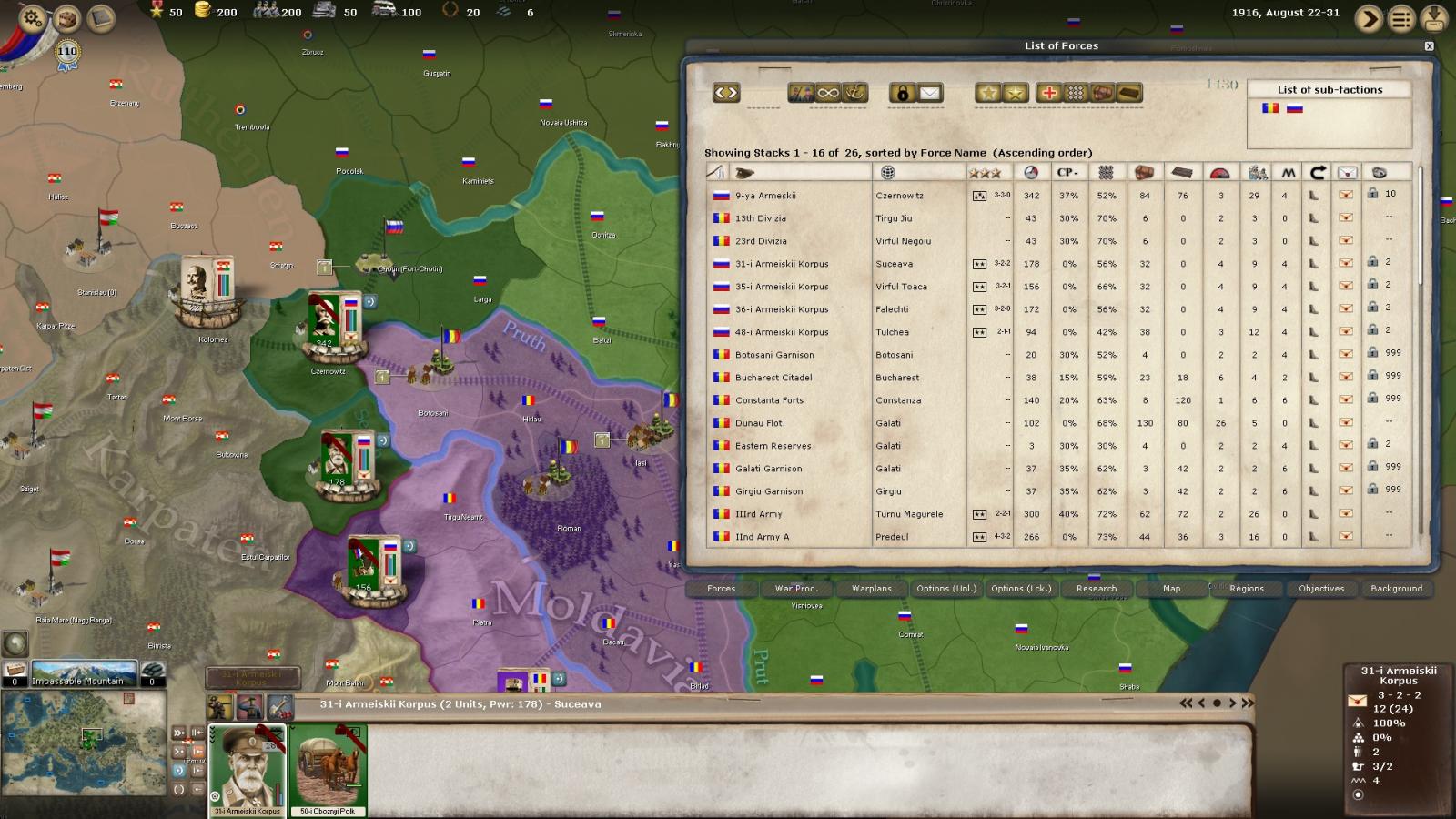Show the Research tab

click(1096, 589)
